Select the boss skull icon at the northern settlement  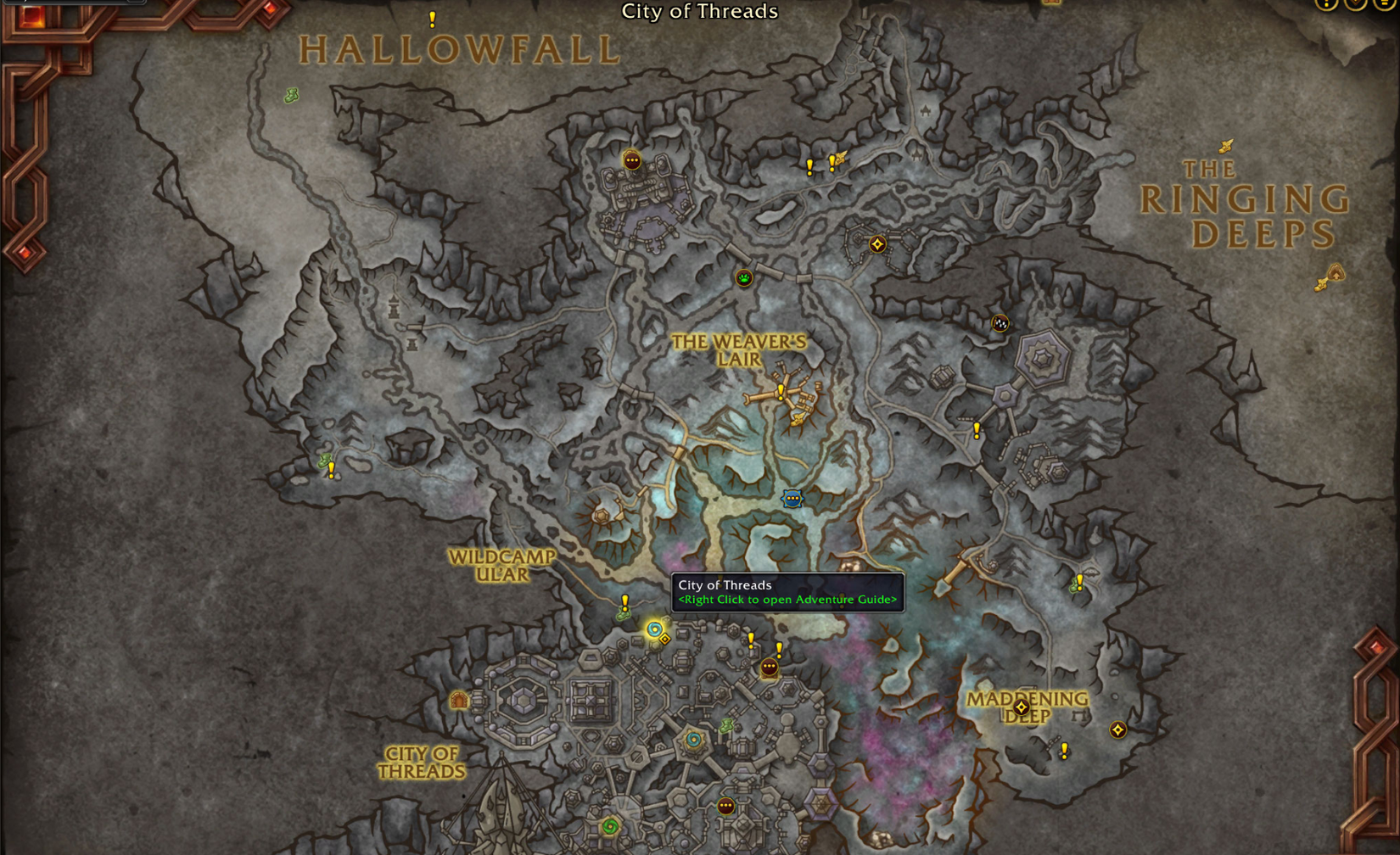click(x=631, y=159)
